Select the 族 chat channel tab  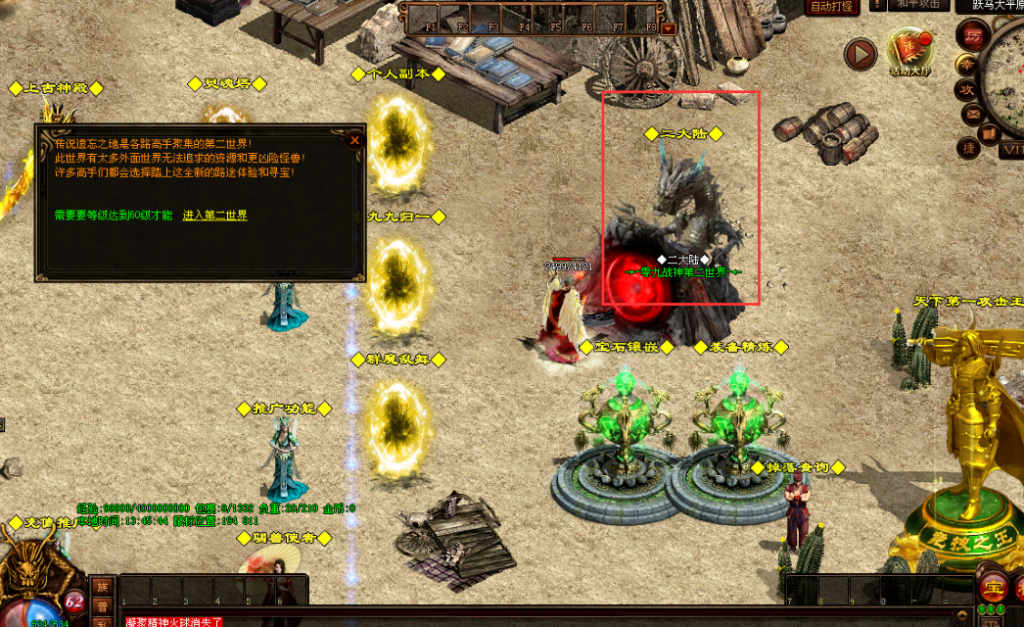click(101, 586)
